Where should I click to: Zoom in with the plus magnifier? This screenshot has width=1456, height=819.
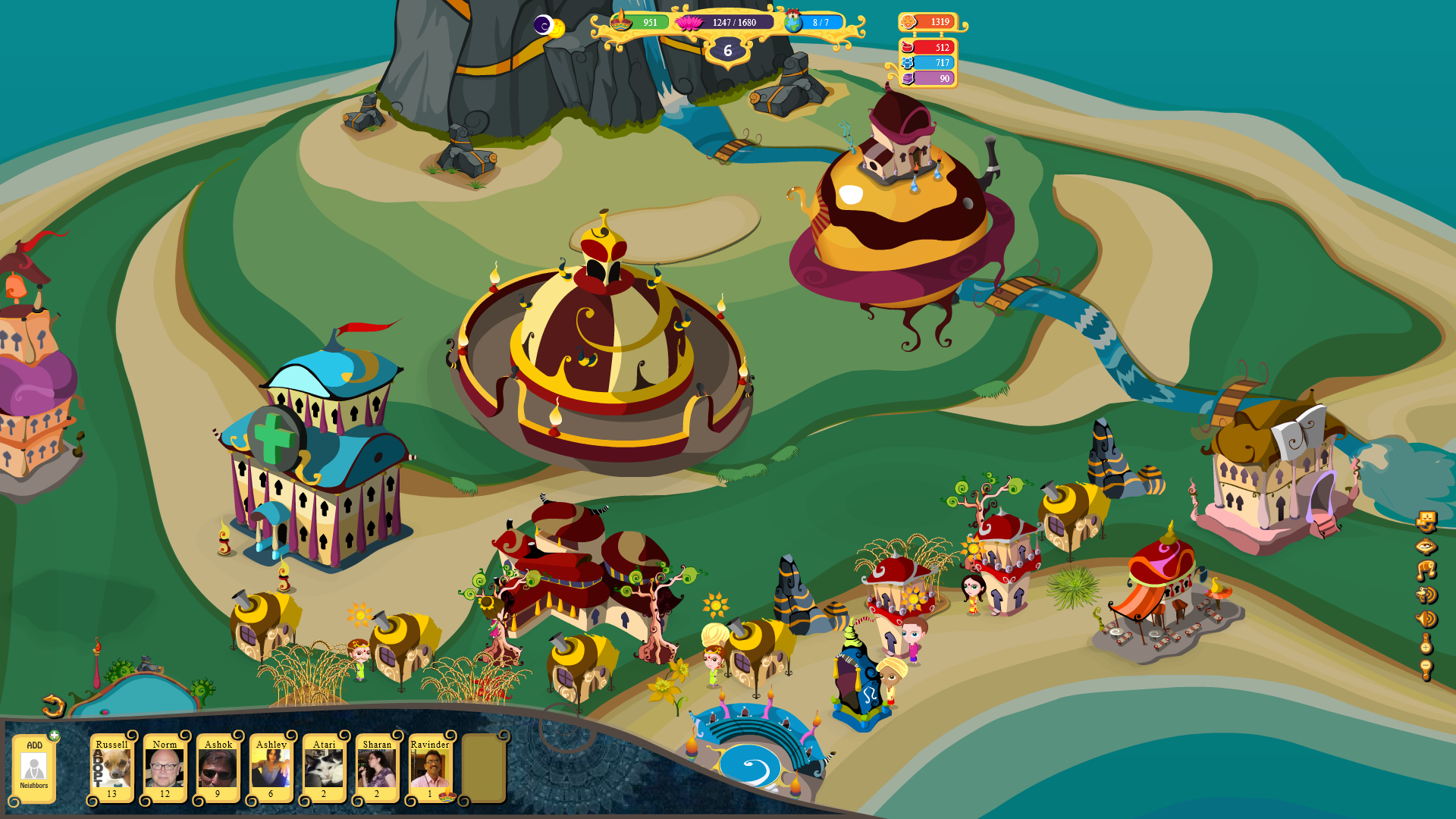(1426, 644)
